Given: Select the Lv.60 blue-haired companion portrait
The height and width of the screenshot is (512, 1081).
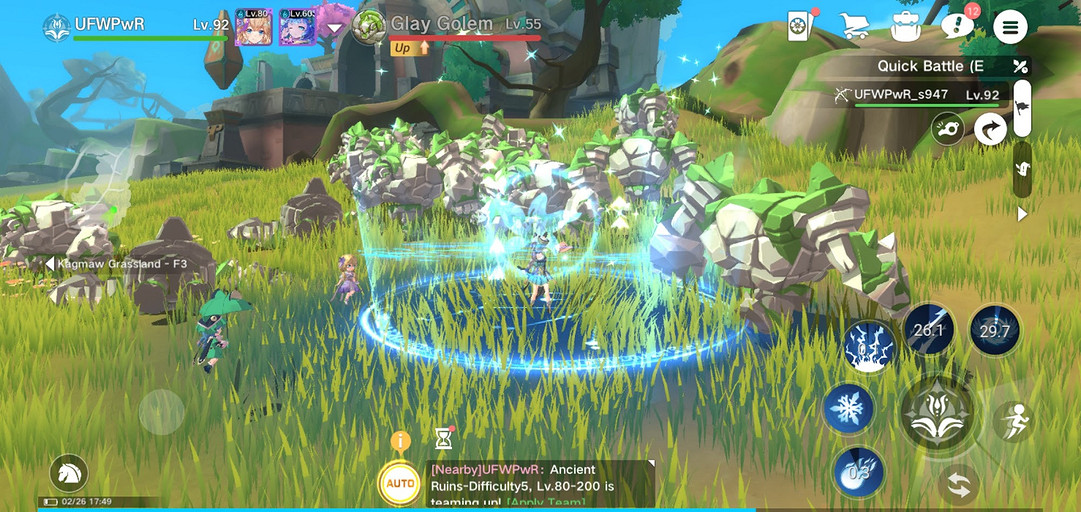Looking at the screenshot, I should coord(297,28).
